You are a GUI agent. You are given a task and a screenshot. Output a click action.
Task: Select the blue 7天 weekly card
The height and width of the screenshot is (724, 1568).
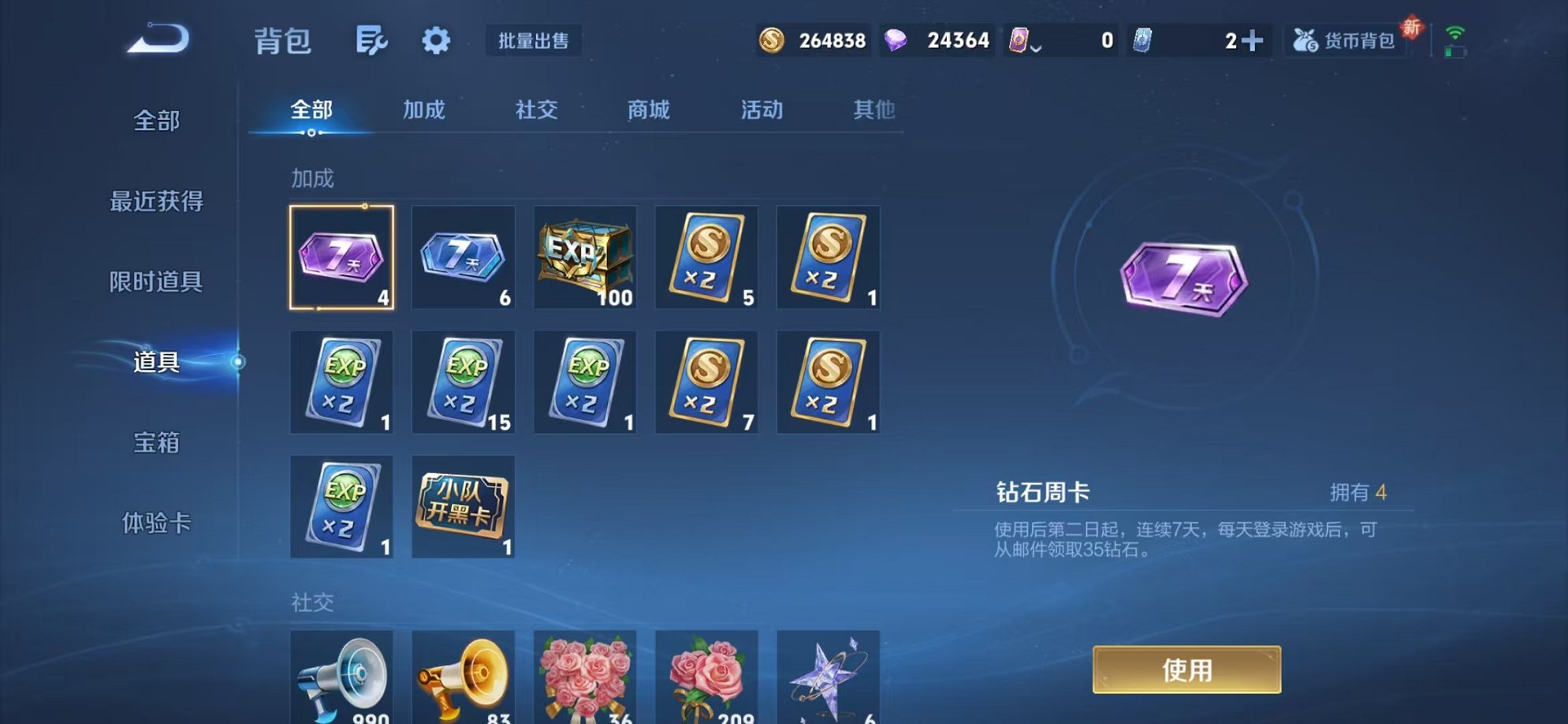point(464,258)
